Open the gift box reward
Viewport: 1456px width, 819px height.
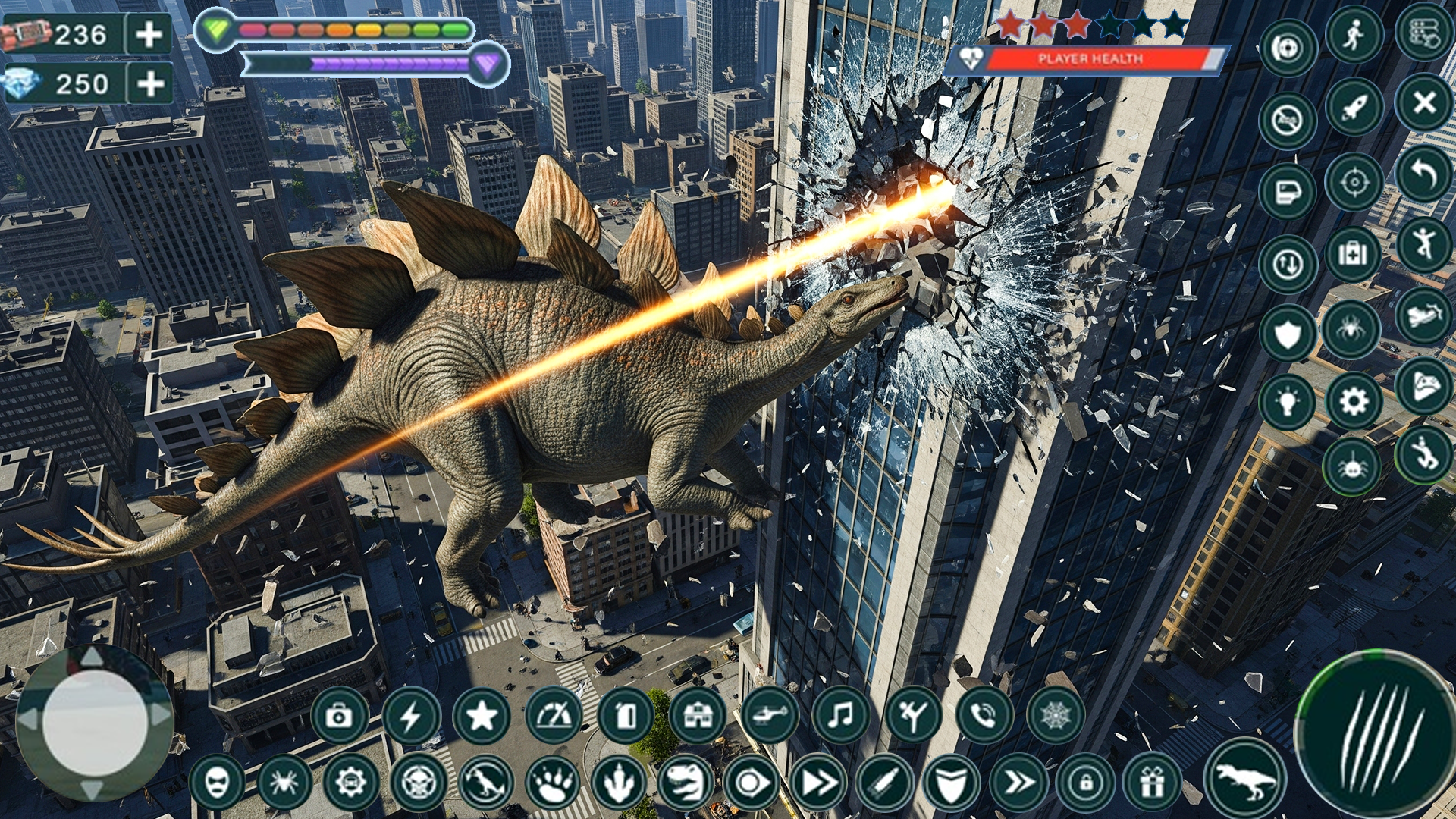1151,782
